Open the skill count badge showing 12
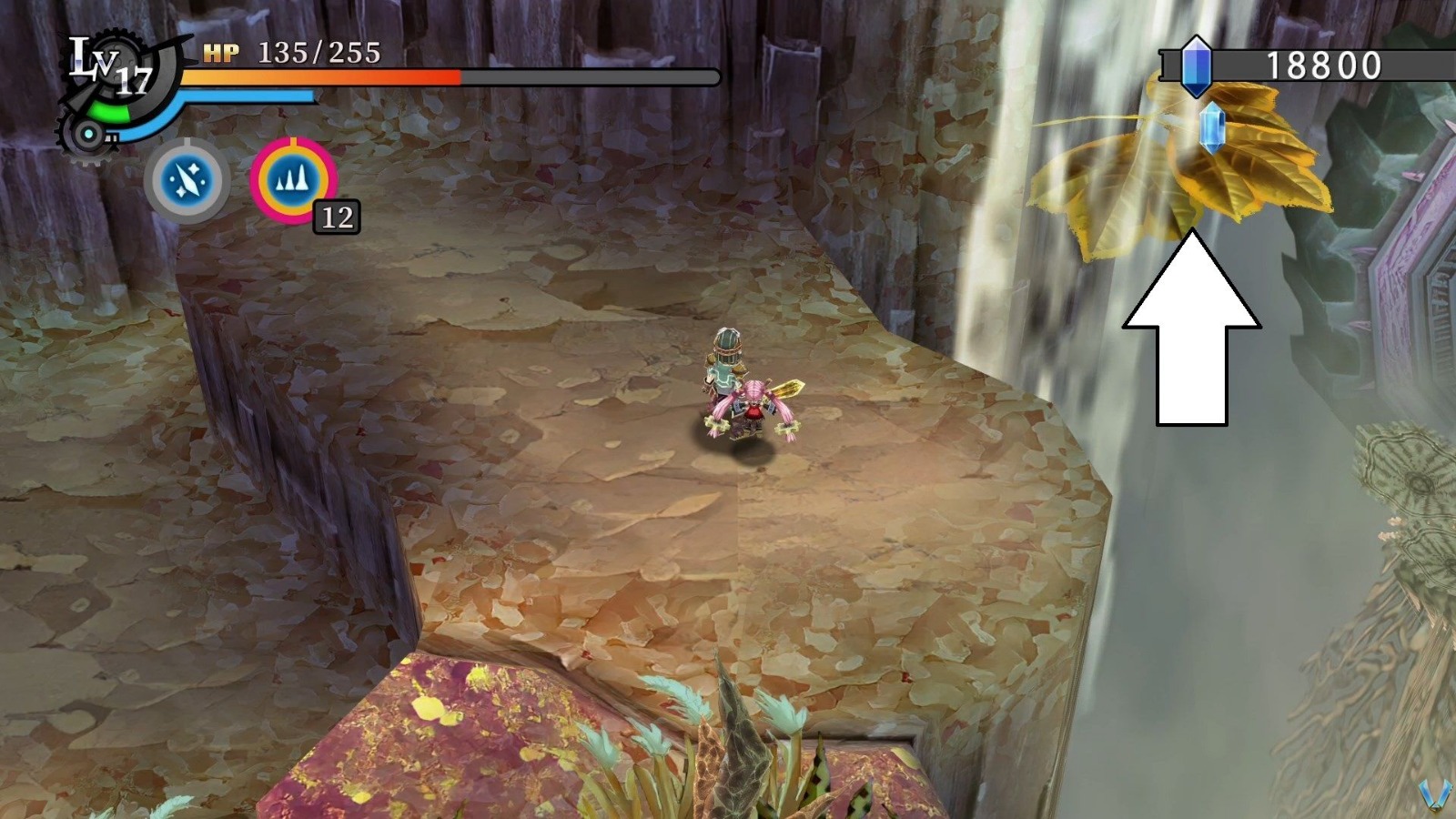This screenshot has width=1456, height=819. point(335,217)
